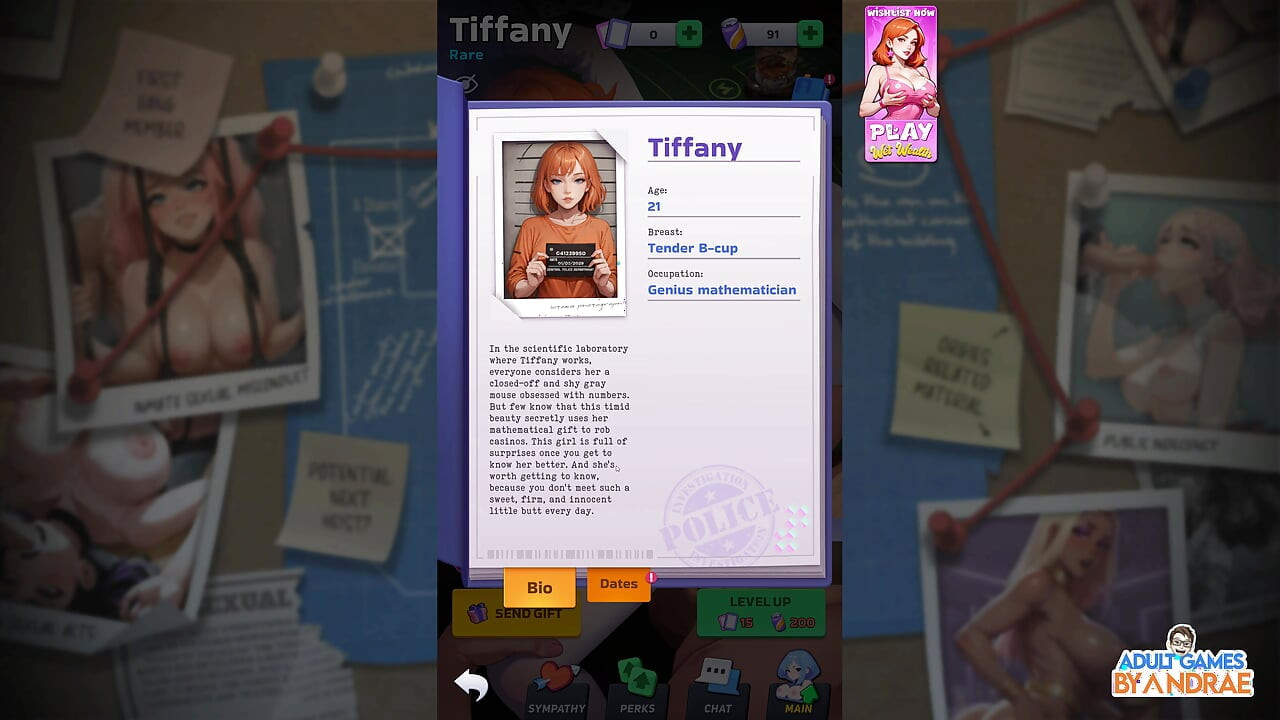The height and width of the screenshot is (720, 1280).
Task: Select the Sympathy heart icon
Action: click(x=557, y=678)
